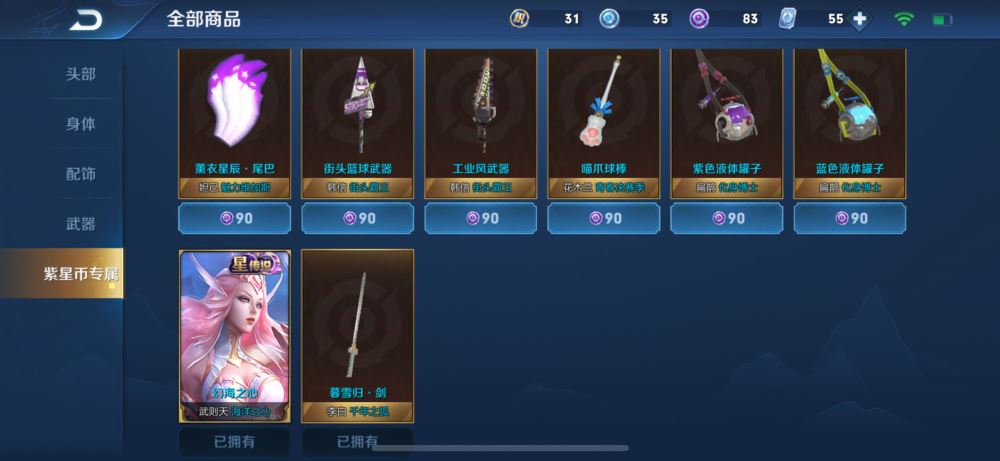Open the 身体 category tab
This screenshot has height=461, width=1000.
point(81,124)
